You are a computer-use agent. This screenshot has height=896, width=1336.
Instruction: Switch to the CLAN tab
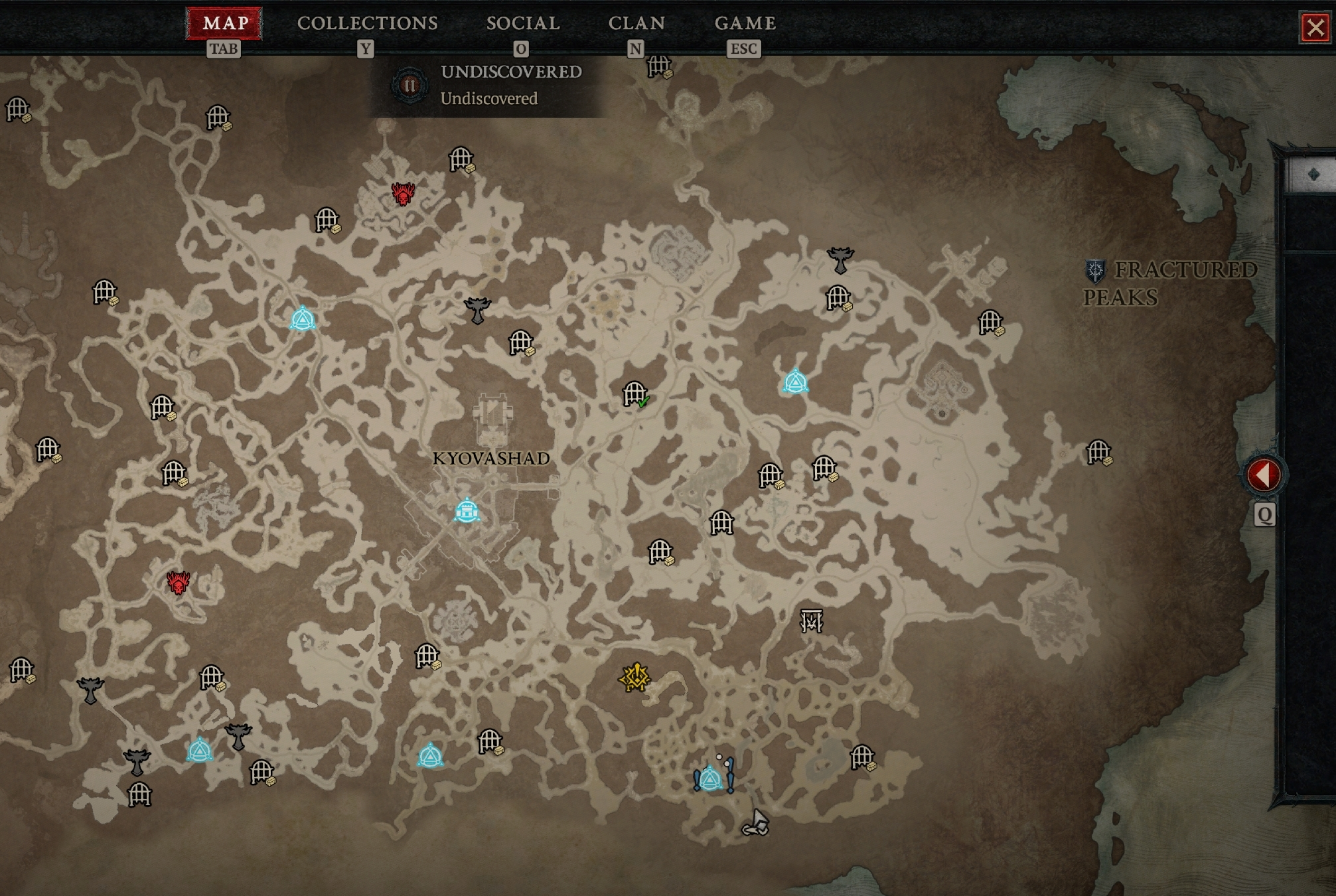638,23
